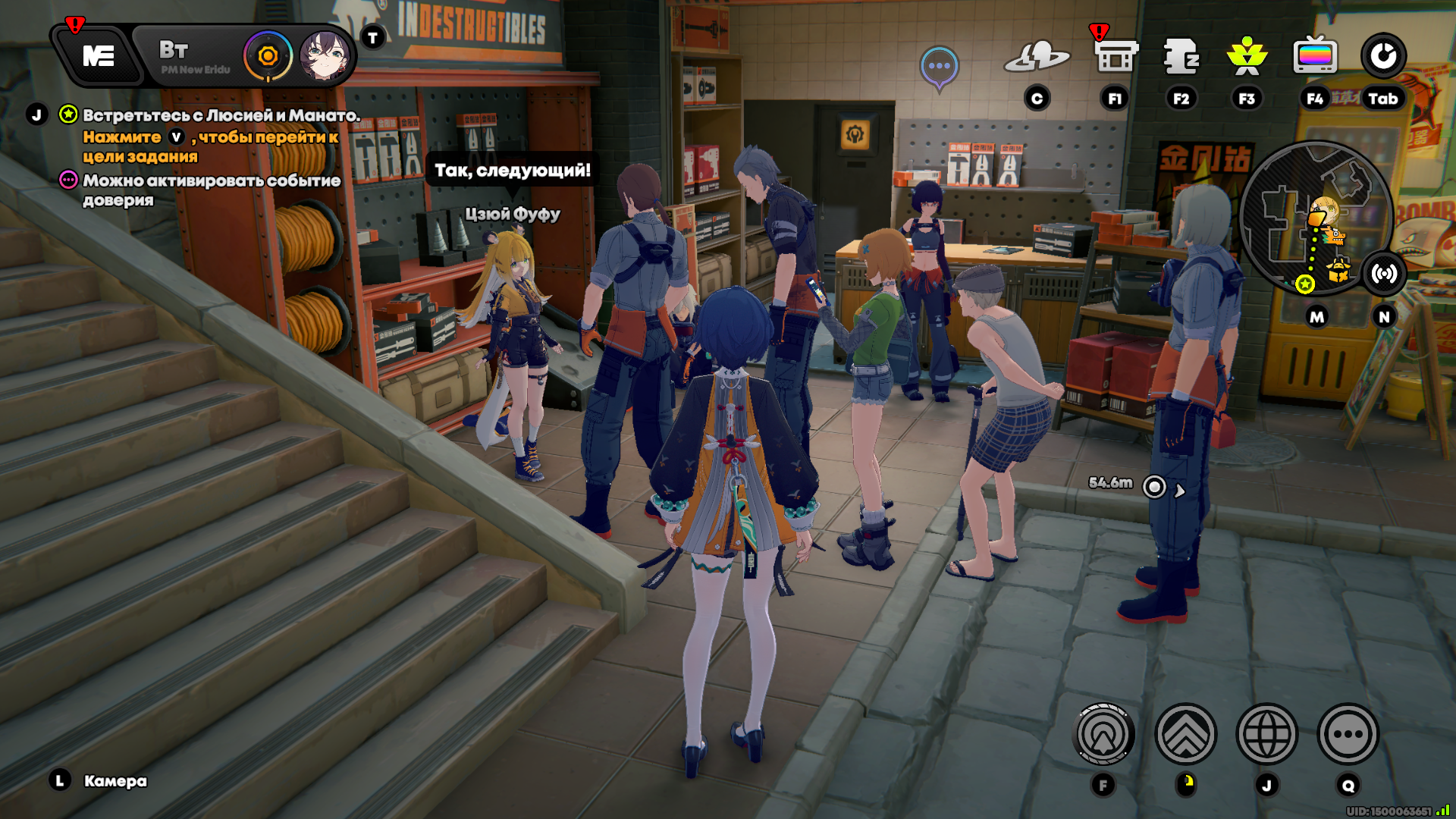Open the main menu ME button
Image resolution: width=1456 pixels, height=819 pixels.
[x=99, y=56]
